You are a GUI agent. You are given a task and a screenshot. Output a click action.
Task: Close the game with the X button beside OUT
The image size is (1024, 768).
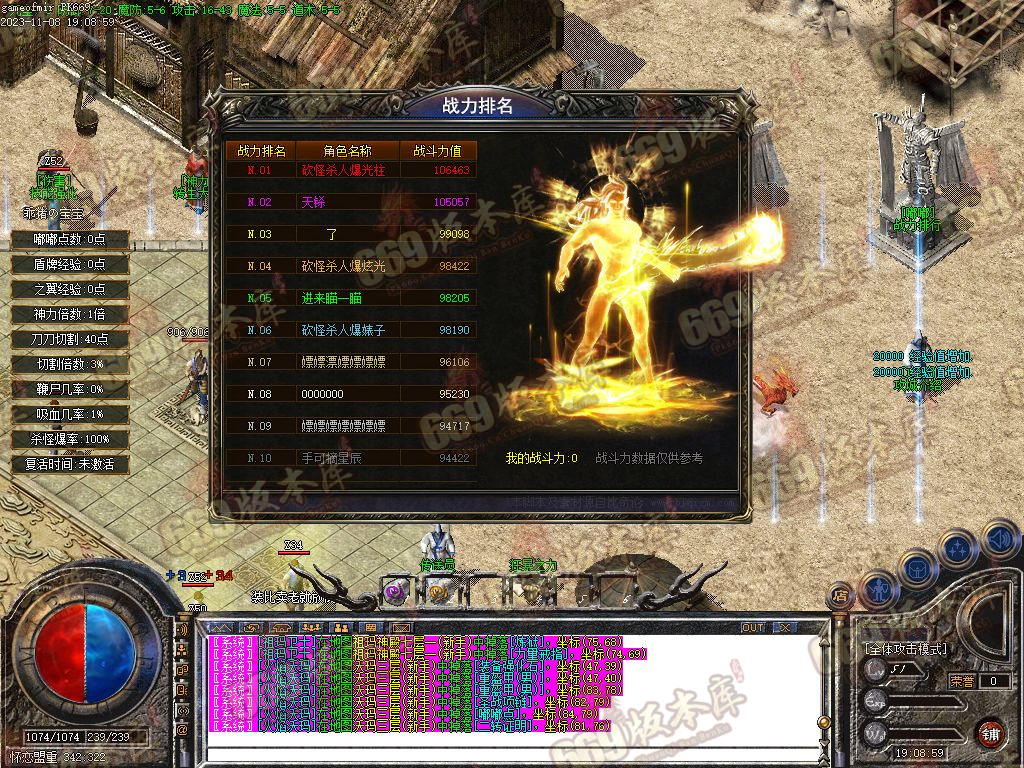coord(785,627)
